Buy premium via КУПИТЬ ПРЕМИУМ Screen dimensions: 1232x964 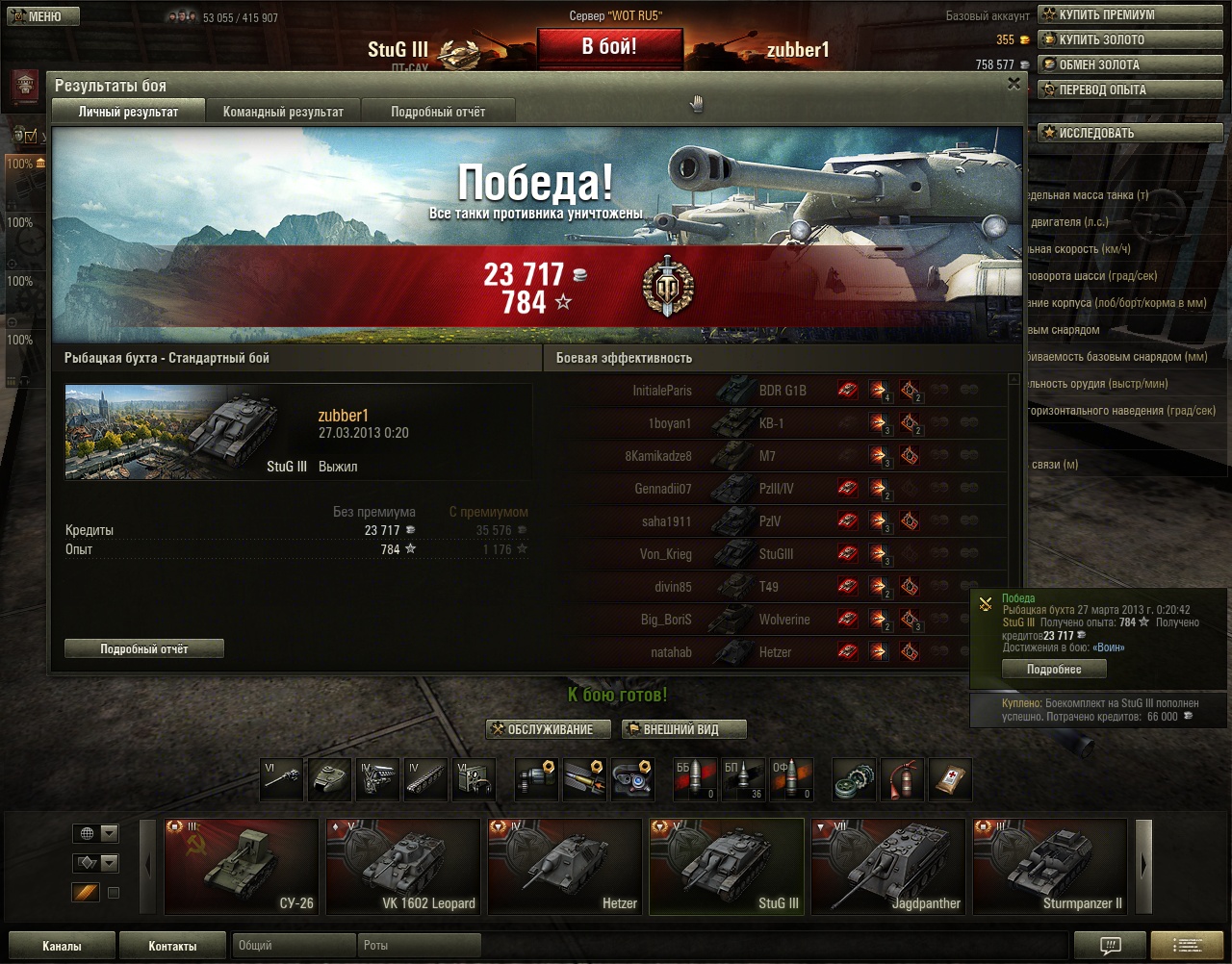click(x=1128, y=14)
